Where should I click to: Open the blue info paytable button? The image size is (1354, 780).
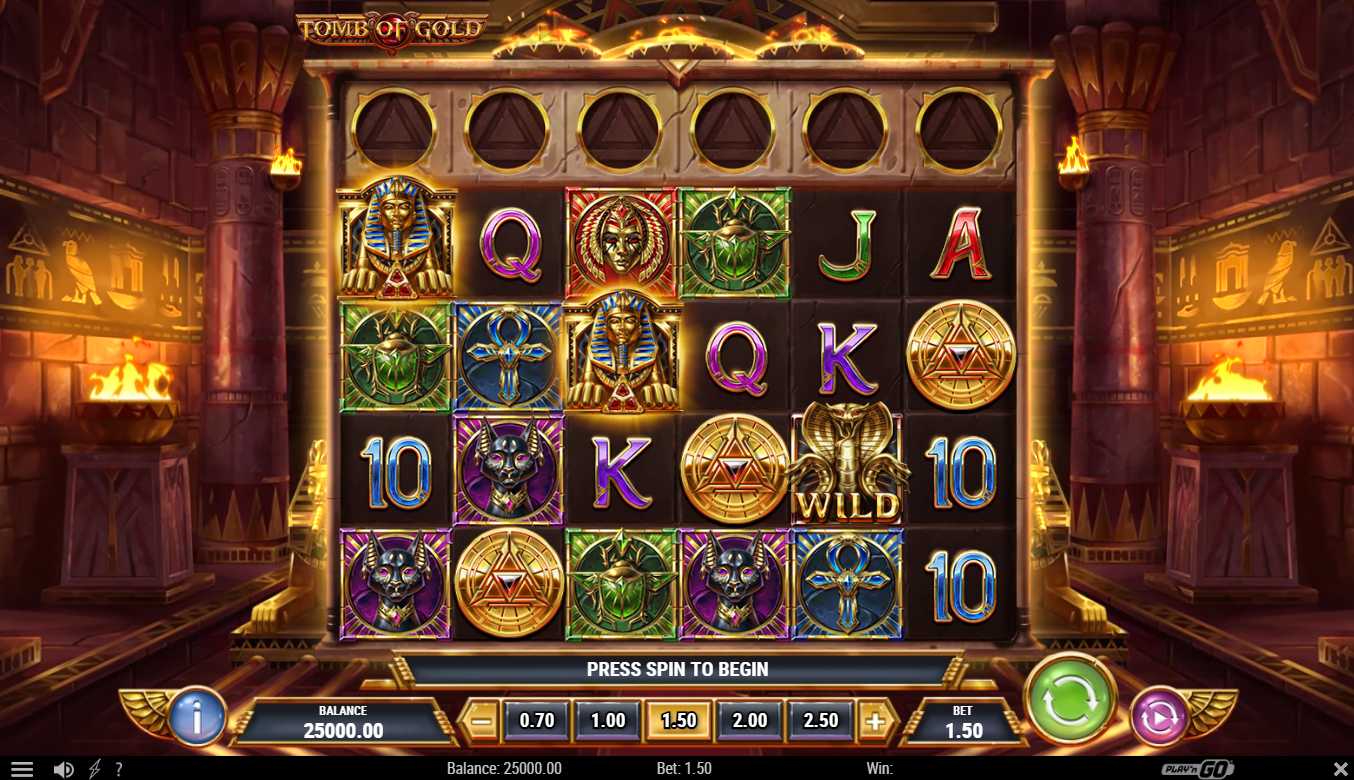[x=197, y=716]
